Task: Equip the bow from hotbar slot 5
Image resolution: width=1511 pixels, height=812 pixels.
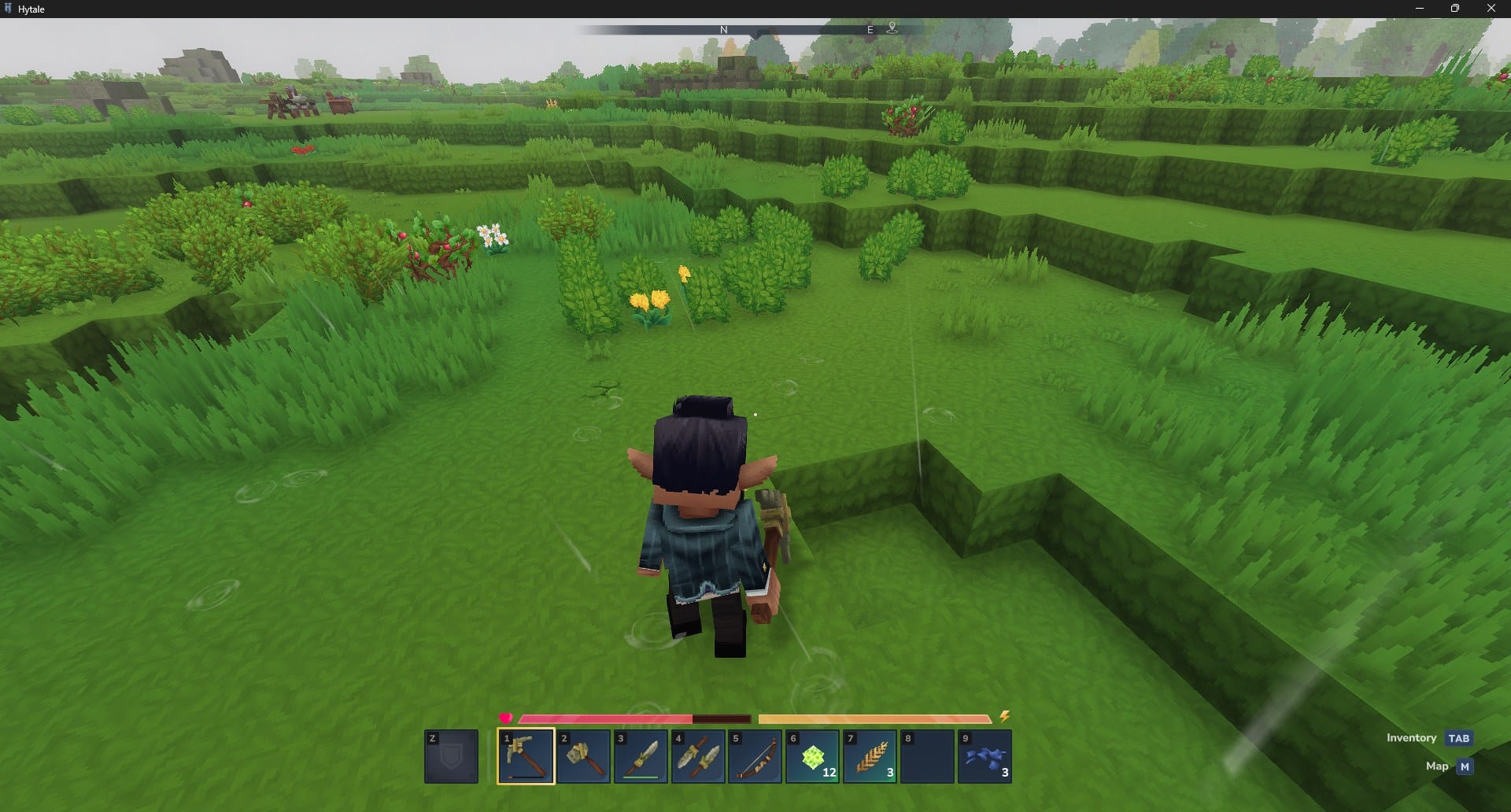Action: [x=755, y=756]
